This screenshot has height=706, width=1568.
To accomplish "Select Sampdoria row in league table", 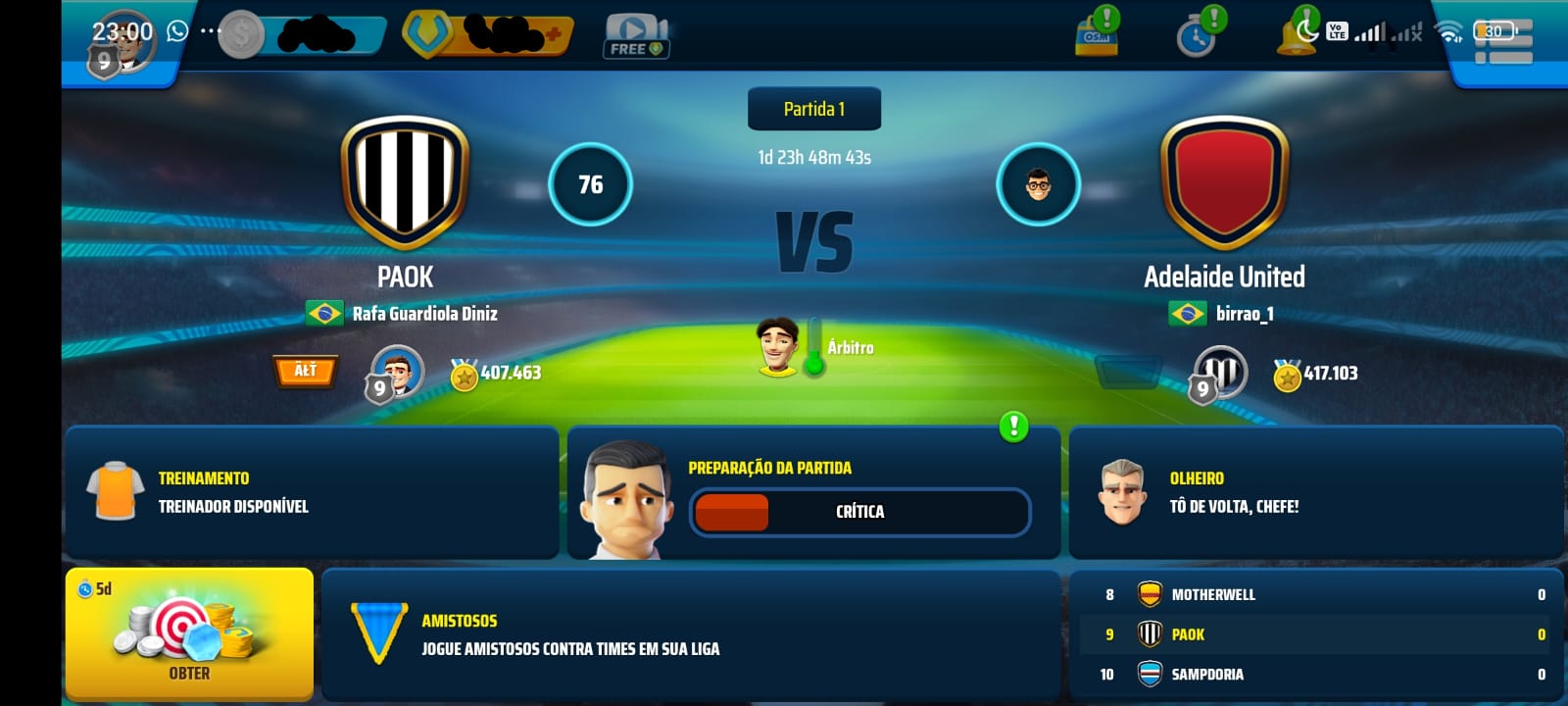I will pyautogui.click(x=1315, y=675).
